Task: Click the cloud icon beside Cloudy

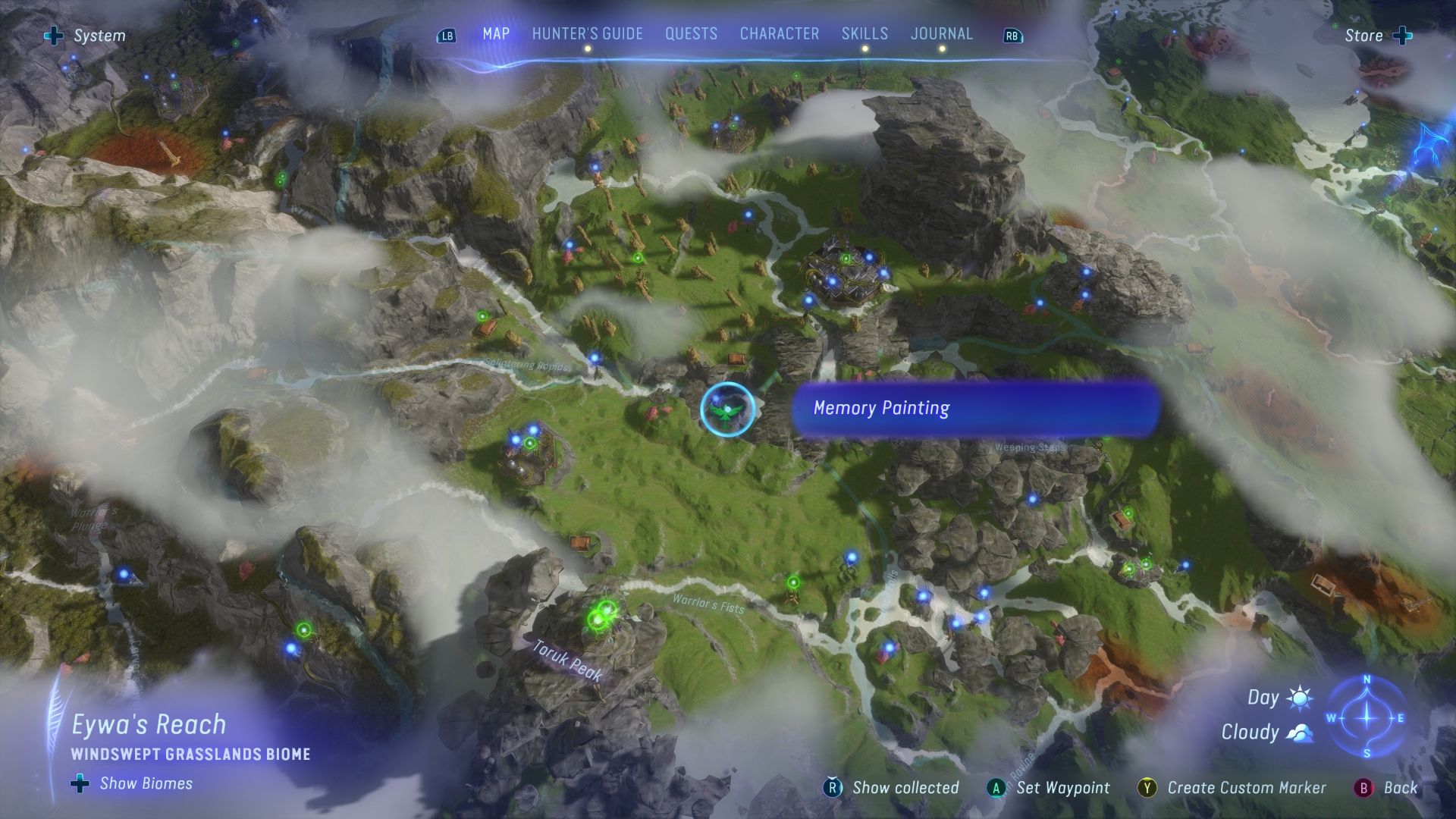Action: tap(1299, 732)
